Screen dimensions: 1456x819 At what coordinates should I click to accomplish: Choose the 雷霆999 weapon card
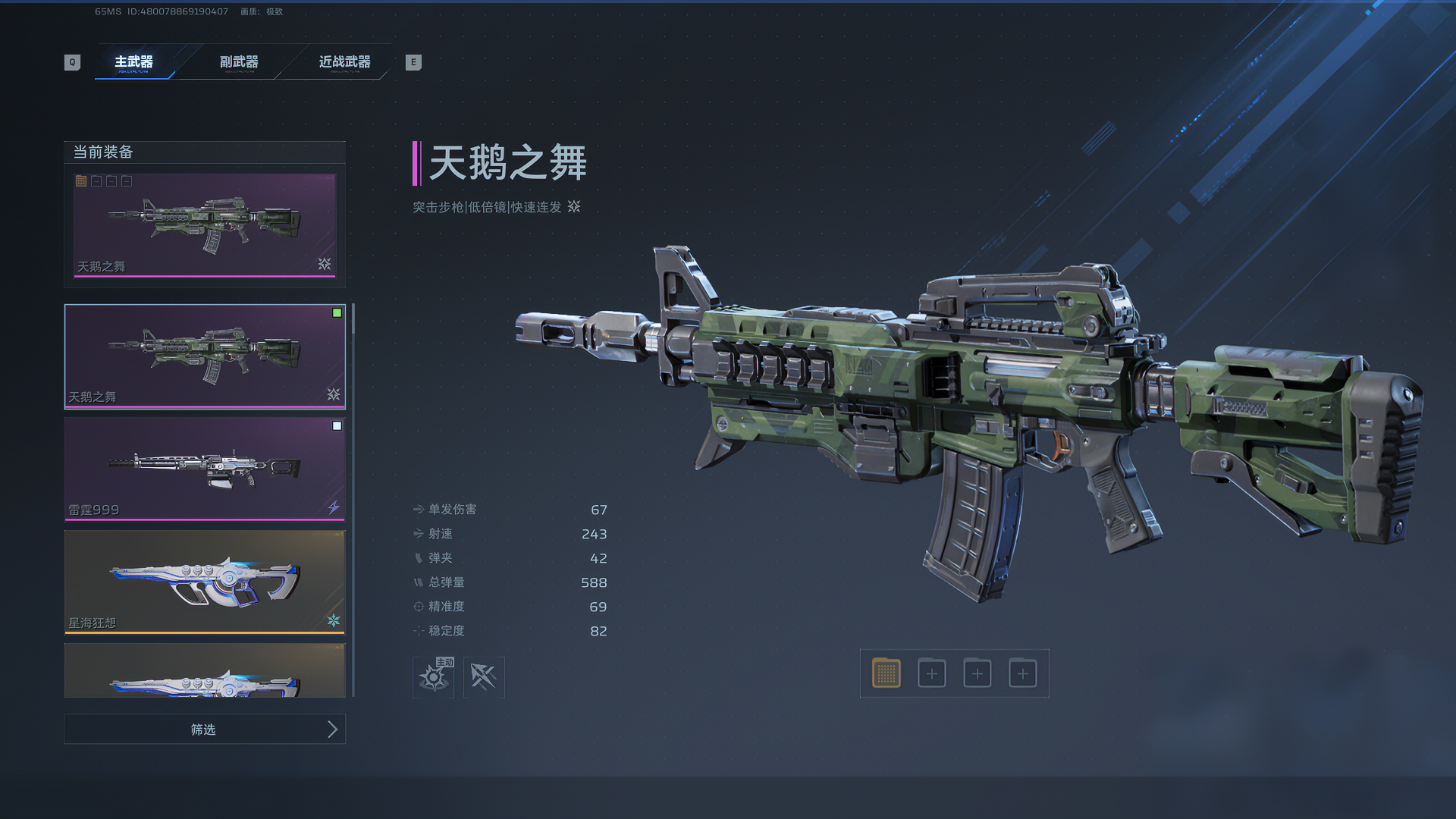pos(205,469)
